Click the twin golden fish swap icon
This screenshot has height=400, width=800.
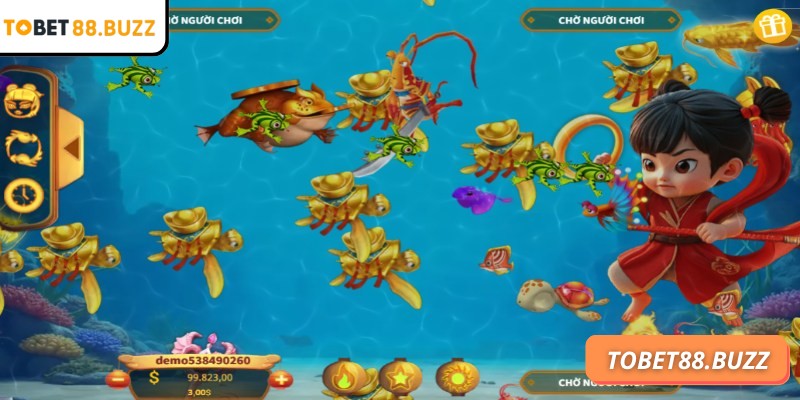coord(23,147)
